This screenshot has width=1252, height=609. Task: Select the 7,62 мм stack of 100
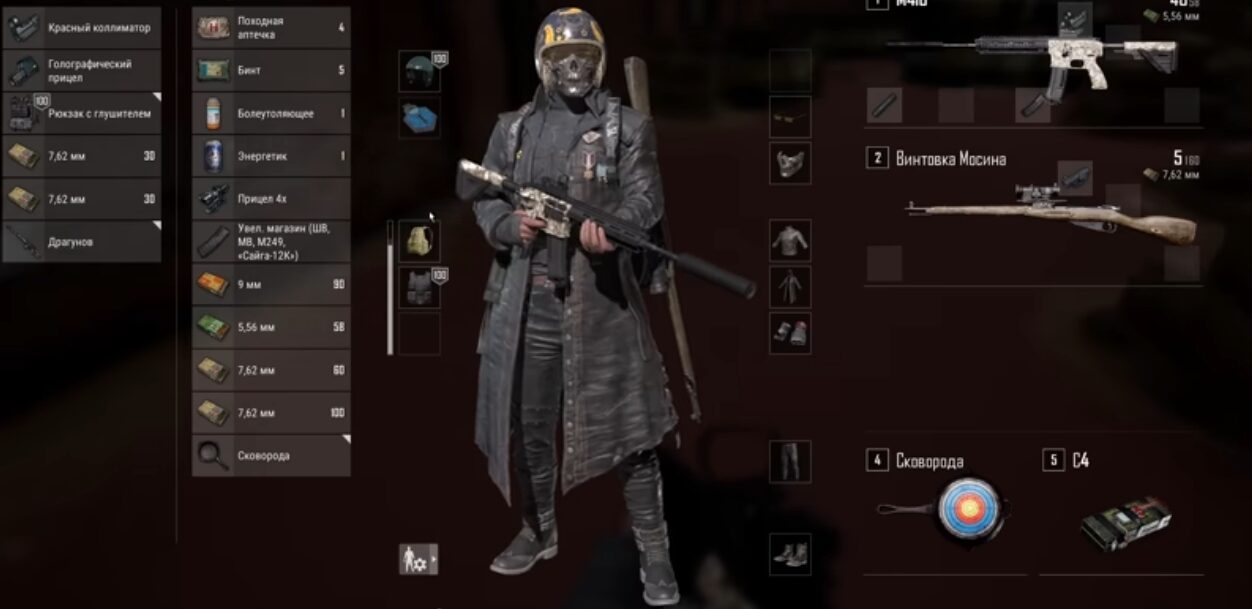pos(271,413)
